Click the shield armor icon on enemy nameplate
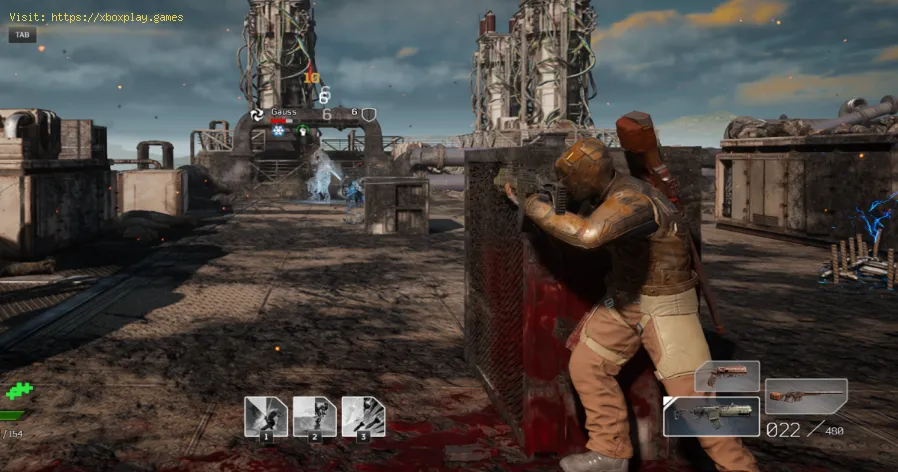This screenshot has height=472, width=898. coord(369,114)
